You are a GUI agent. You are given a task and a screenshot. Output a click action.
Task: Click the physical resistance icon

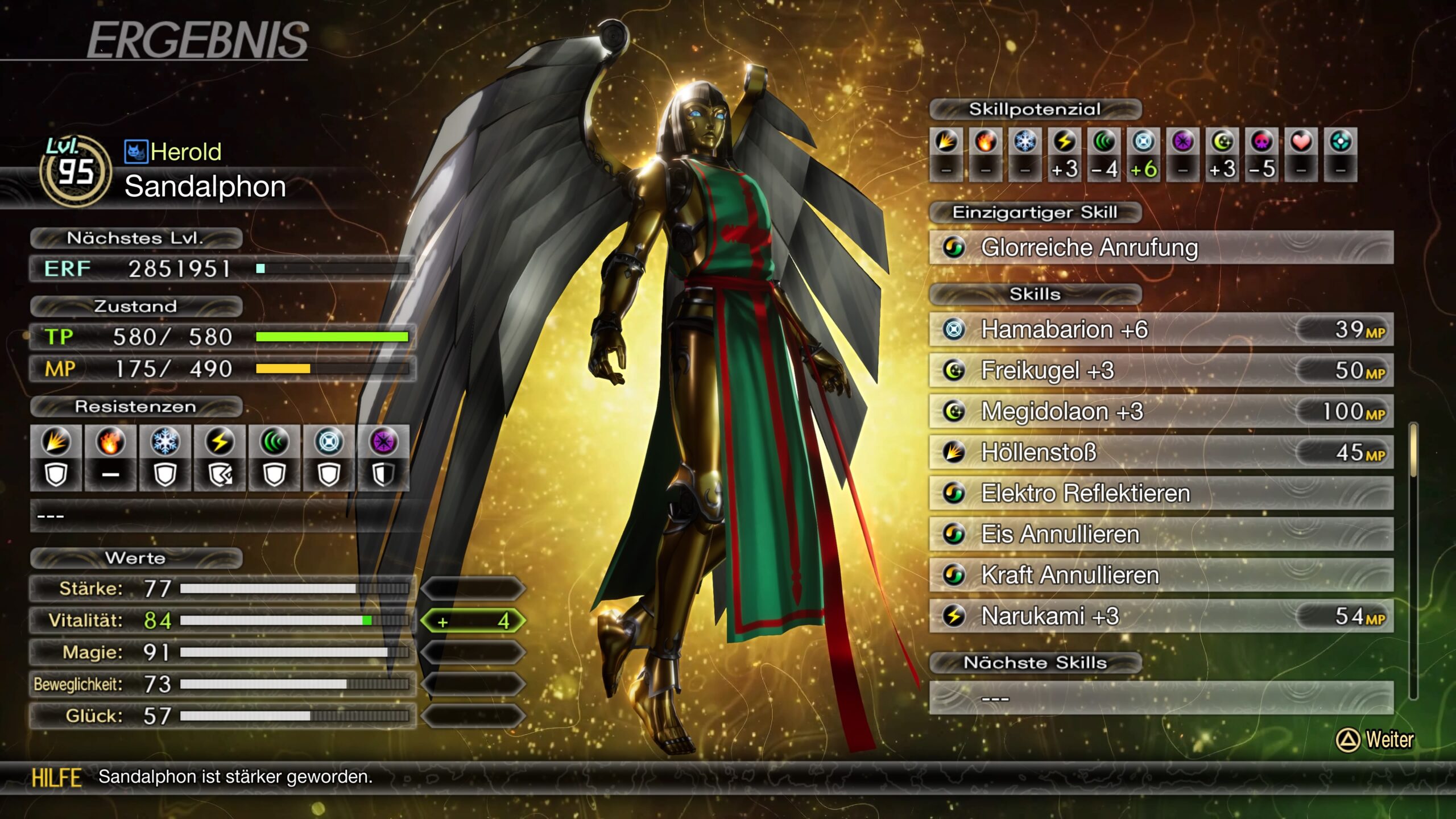coord(56,442)
